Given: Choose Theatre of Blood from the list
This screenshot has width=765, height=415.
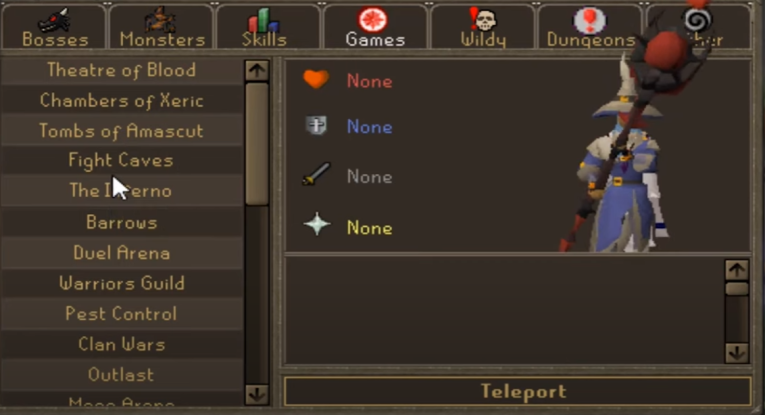Looking at the screenshot, I should [x=121, y=70].
